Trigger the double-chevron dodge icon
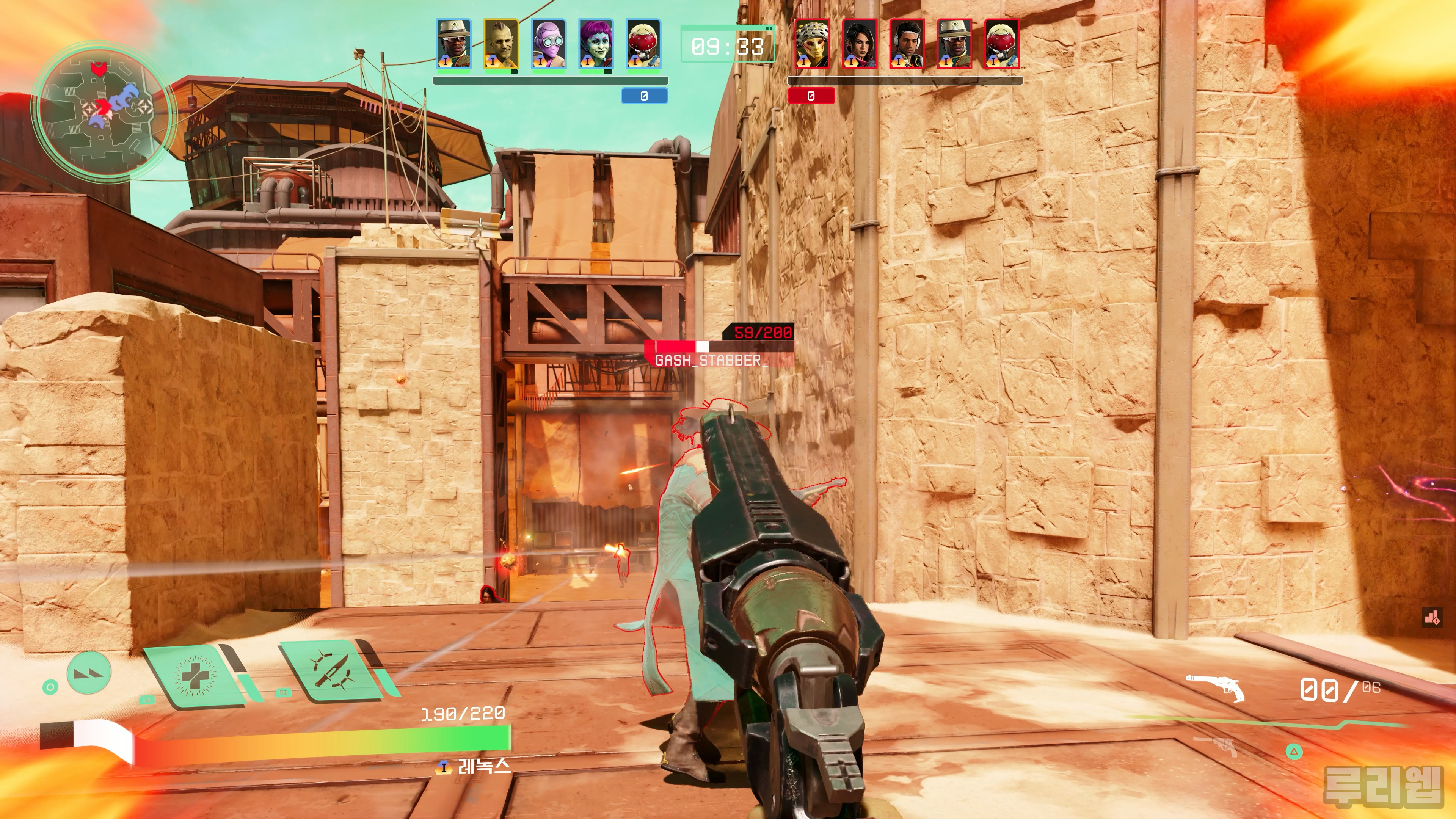 pyautogui.click(x=89, y=672)
